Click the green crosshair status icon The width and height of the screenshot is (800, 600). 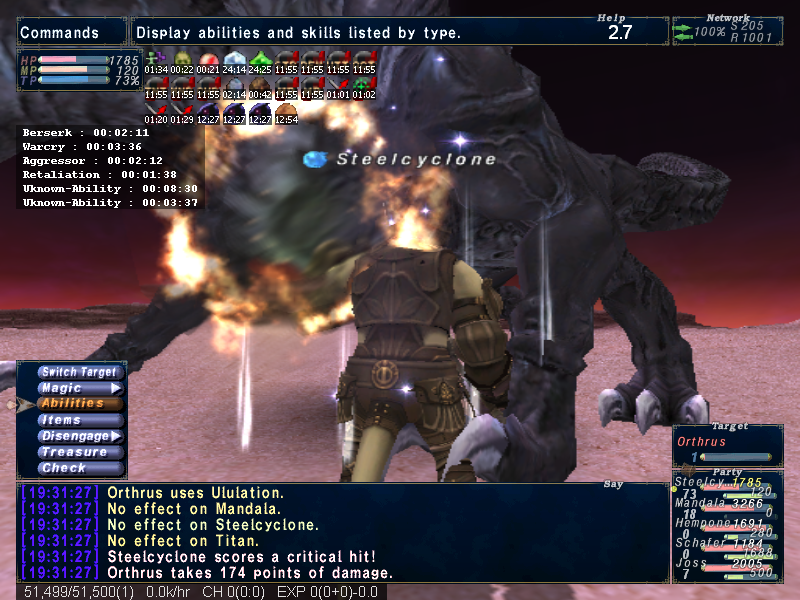364,84
